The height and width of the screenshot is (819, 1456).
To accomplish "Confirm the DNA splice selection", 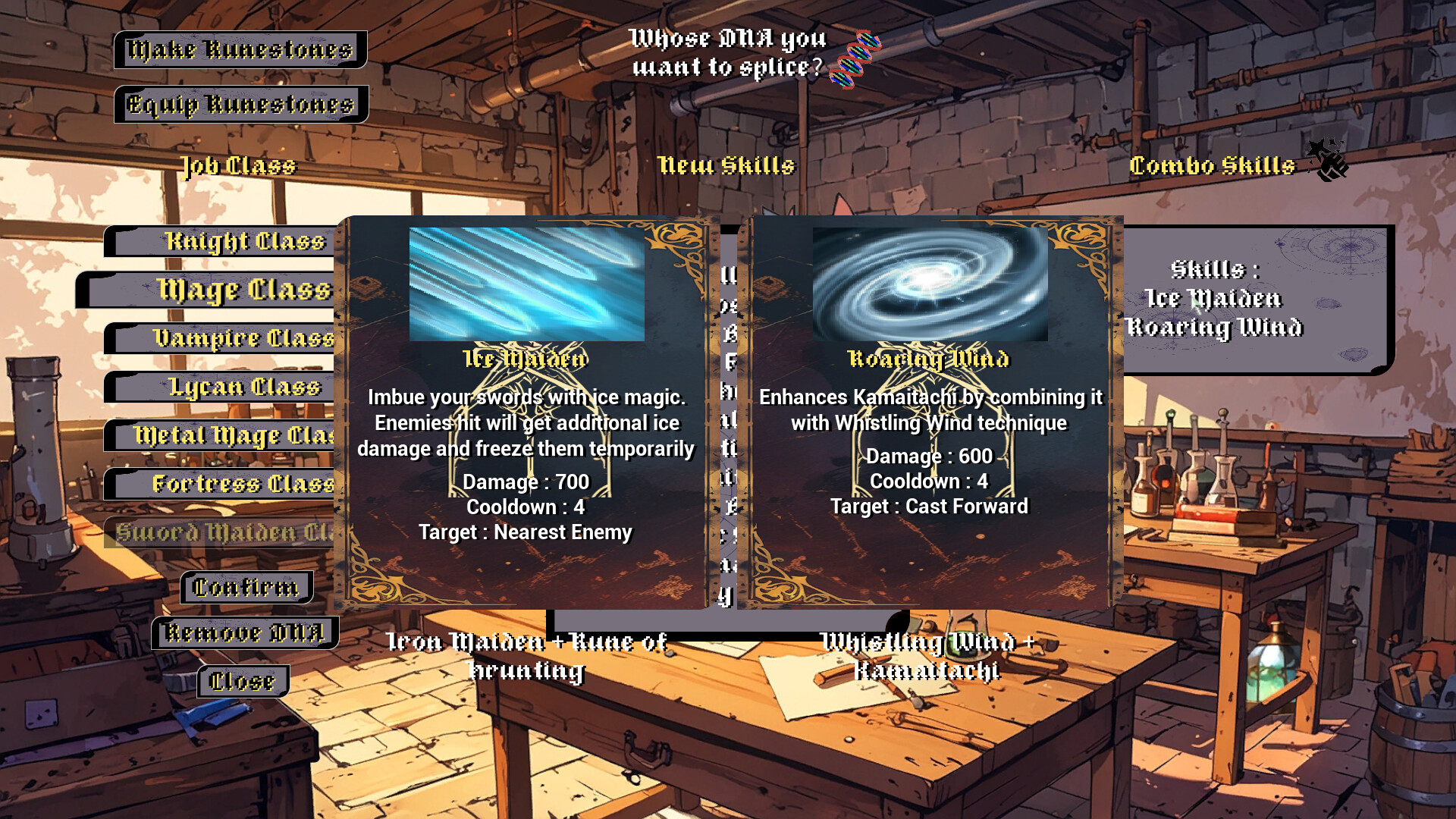I will [246, 587].
